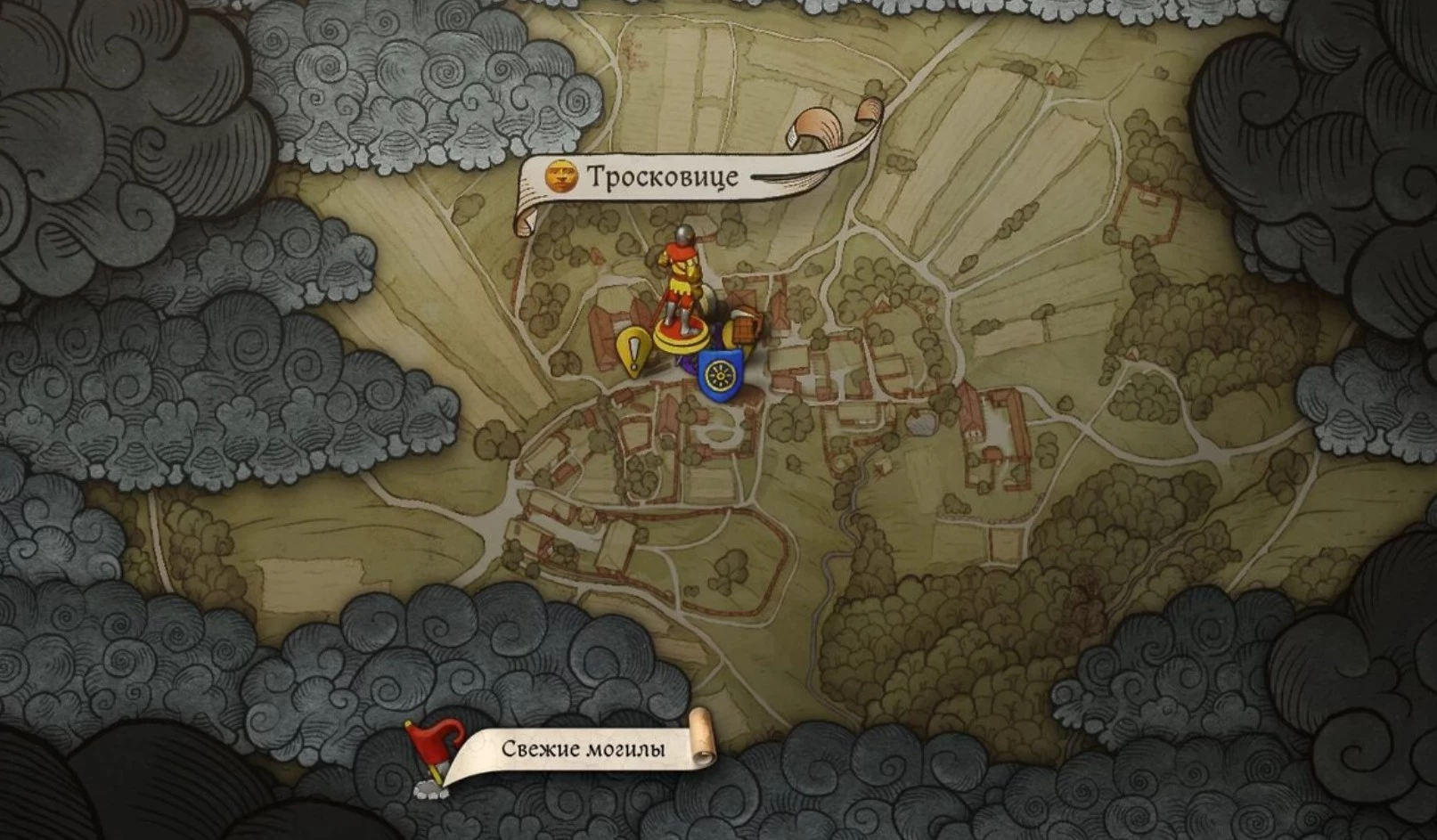Choose the Свежие могилы quest banner

pos(583,749)
